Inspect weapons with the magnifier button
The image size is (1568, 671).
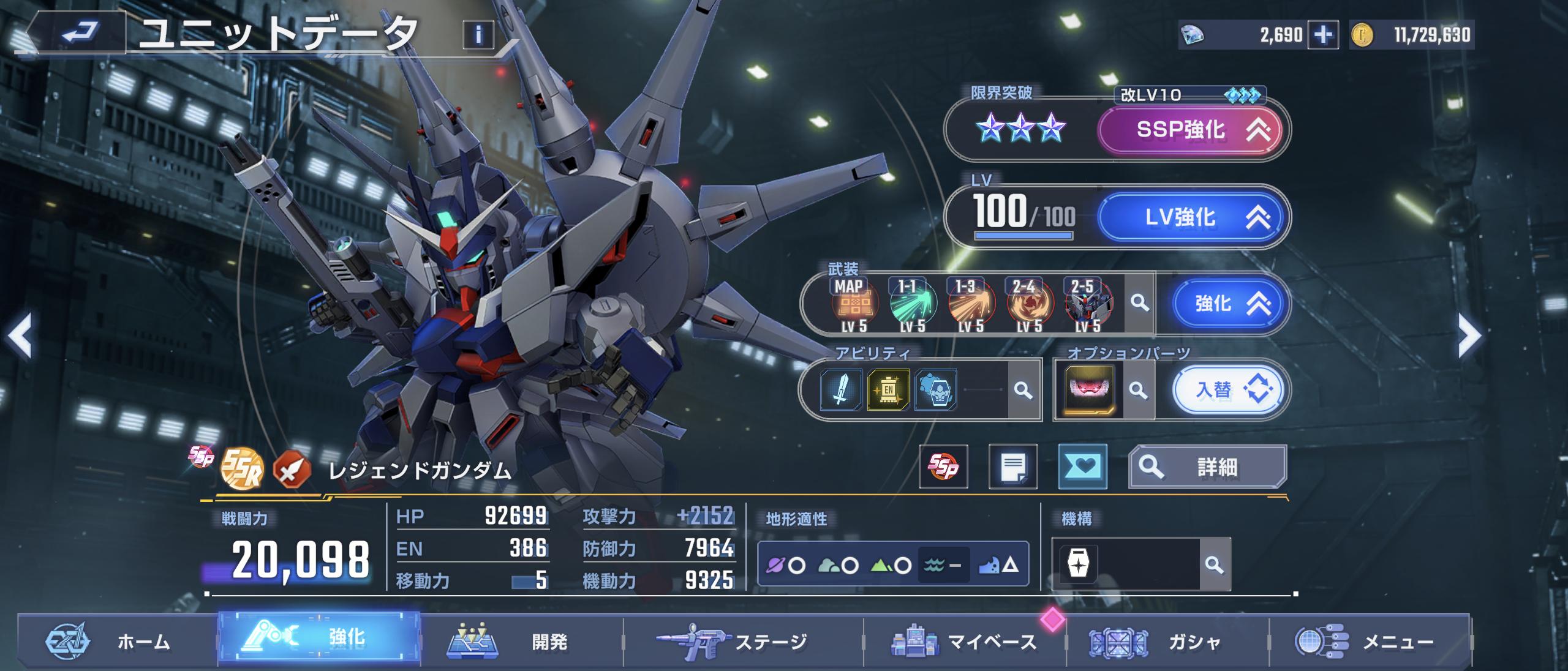coord(1139,303)
